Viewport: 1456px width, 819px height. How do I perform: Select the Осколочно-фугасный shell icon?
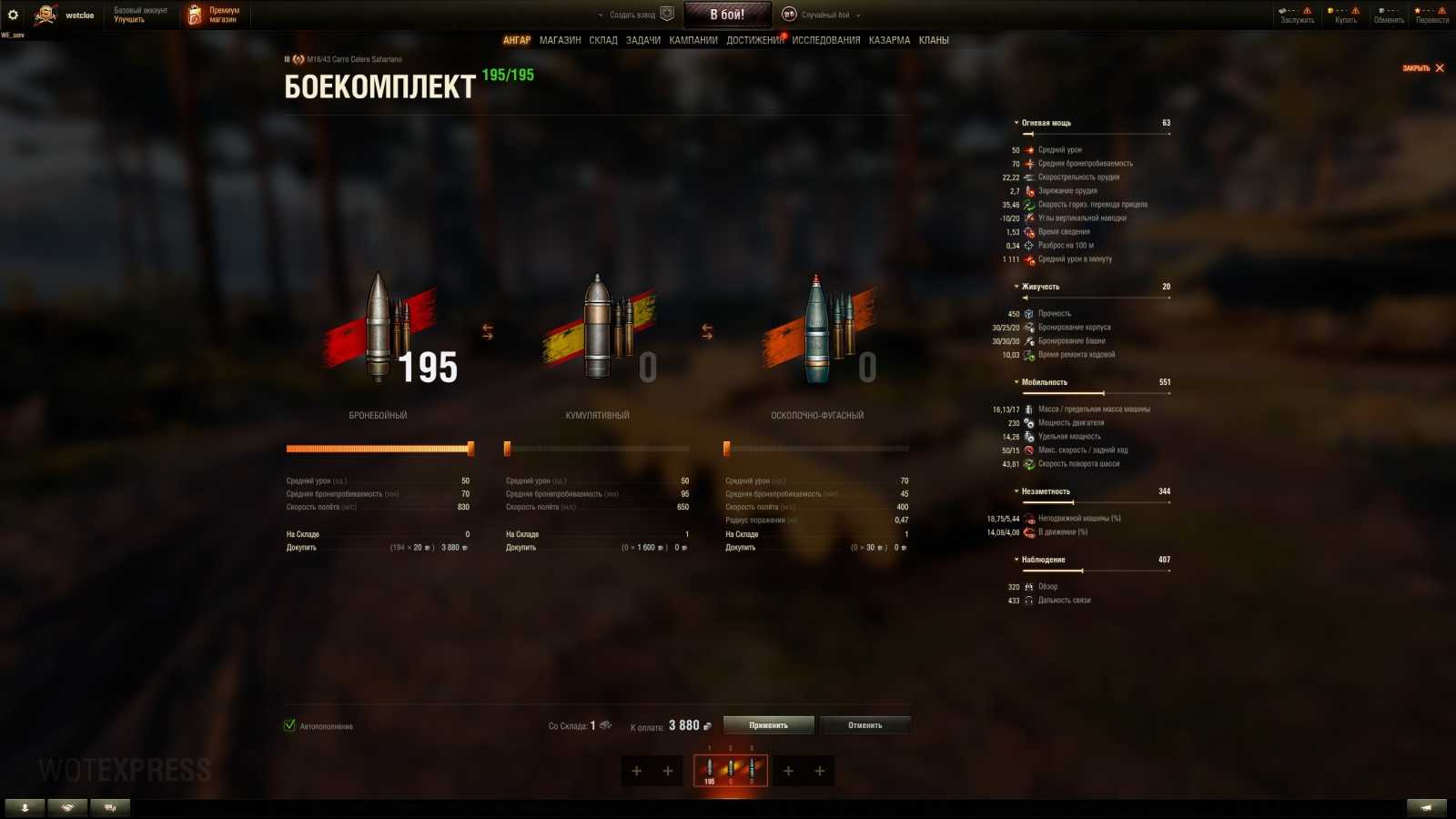(814, 328)
